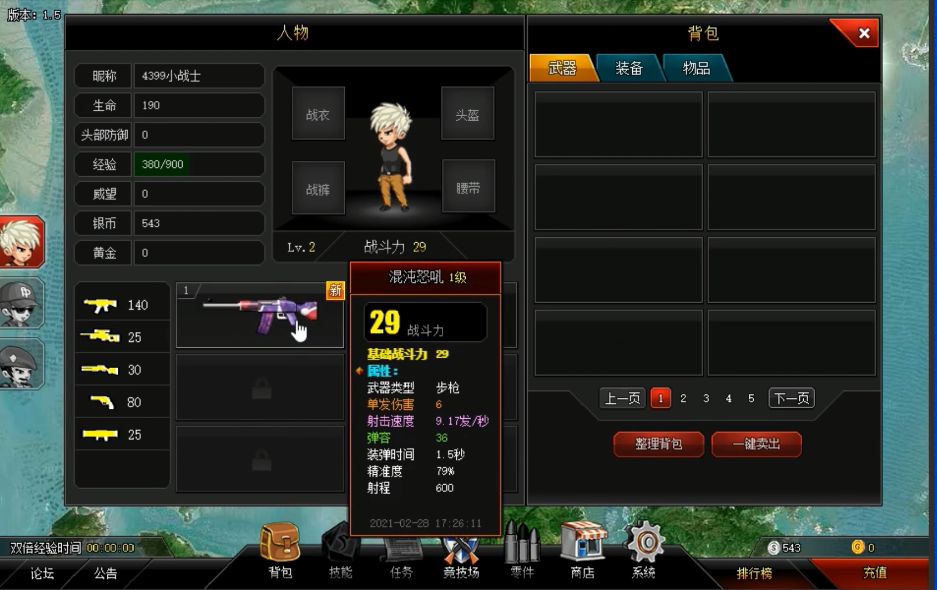The width and height of the screenshot is (937, 590).
Task: Click the 战衣 armor equipment slot
Action: [x=318, y=113]
